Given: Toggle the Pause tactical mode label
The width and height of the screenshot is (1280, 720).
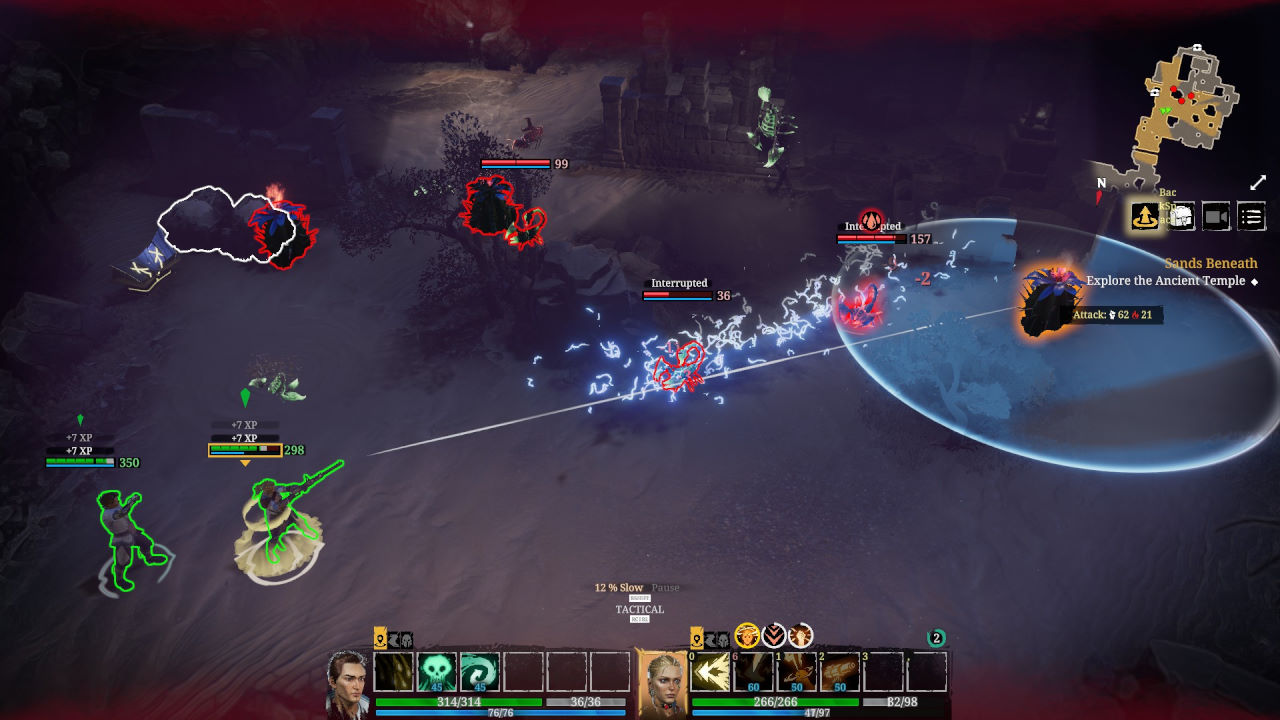Looking at the screenshot, I should pos(665,588).
